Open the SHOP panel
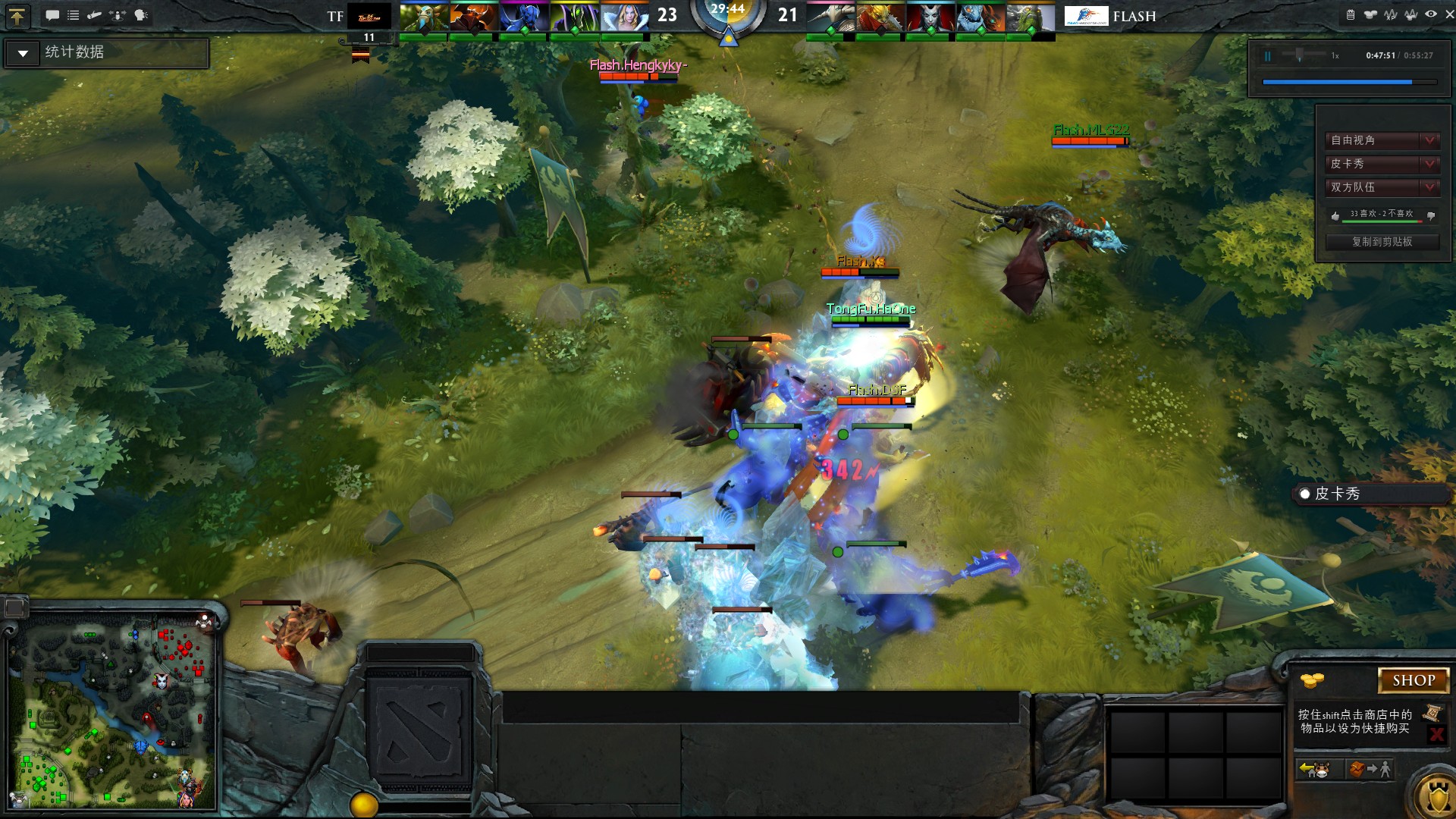1456x819 pixels. (1413, 680)
